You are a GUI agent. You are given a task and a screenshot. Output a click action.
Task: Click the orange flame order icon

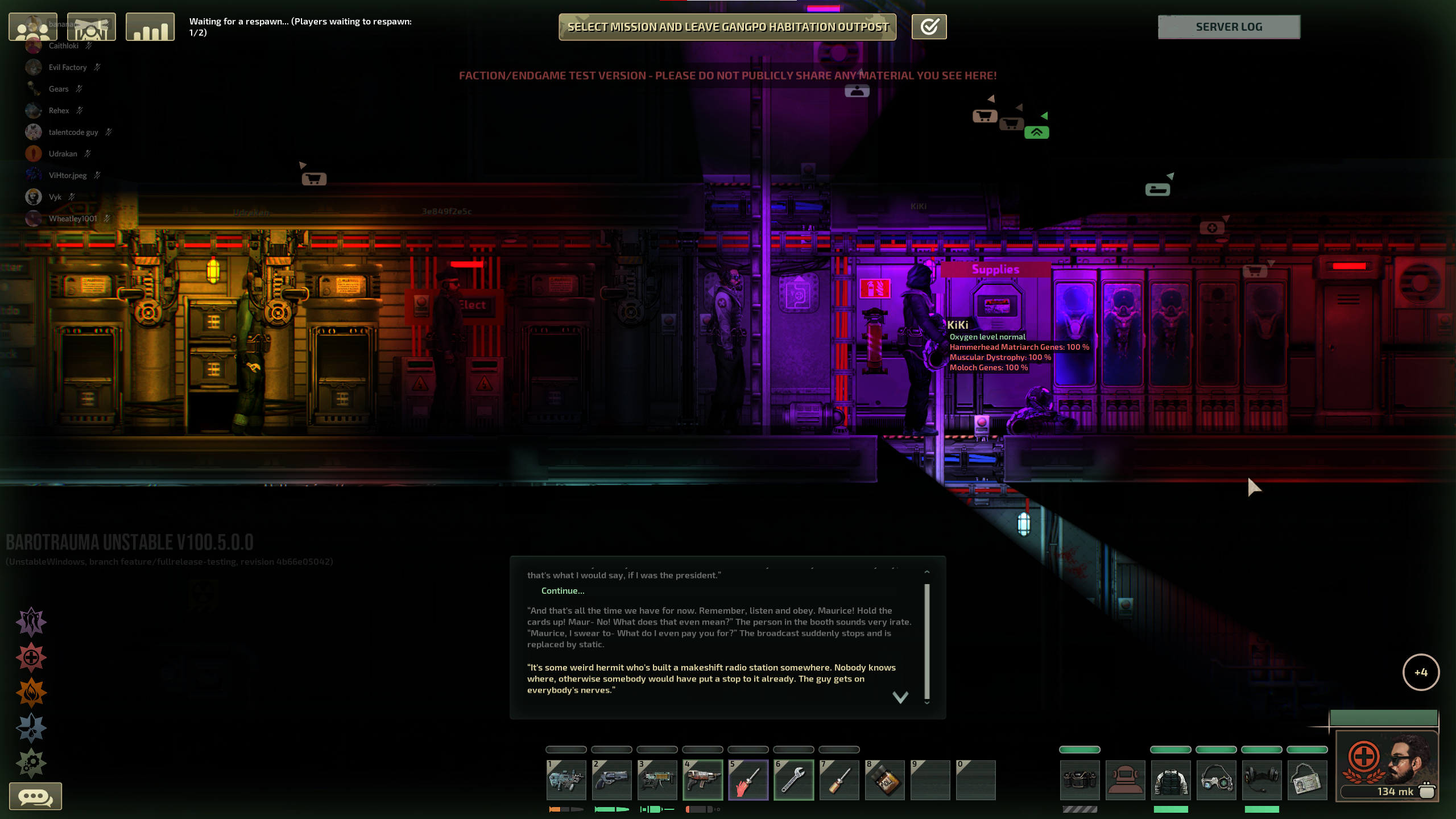click(31, 693)
